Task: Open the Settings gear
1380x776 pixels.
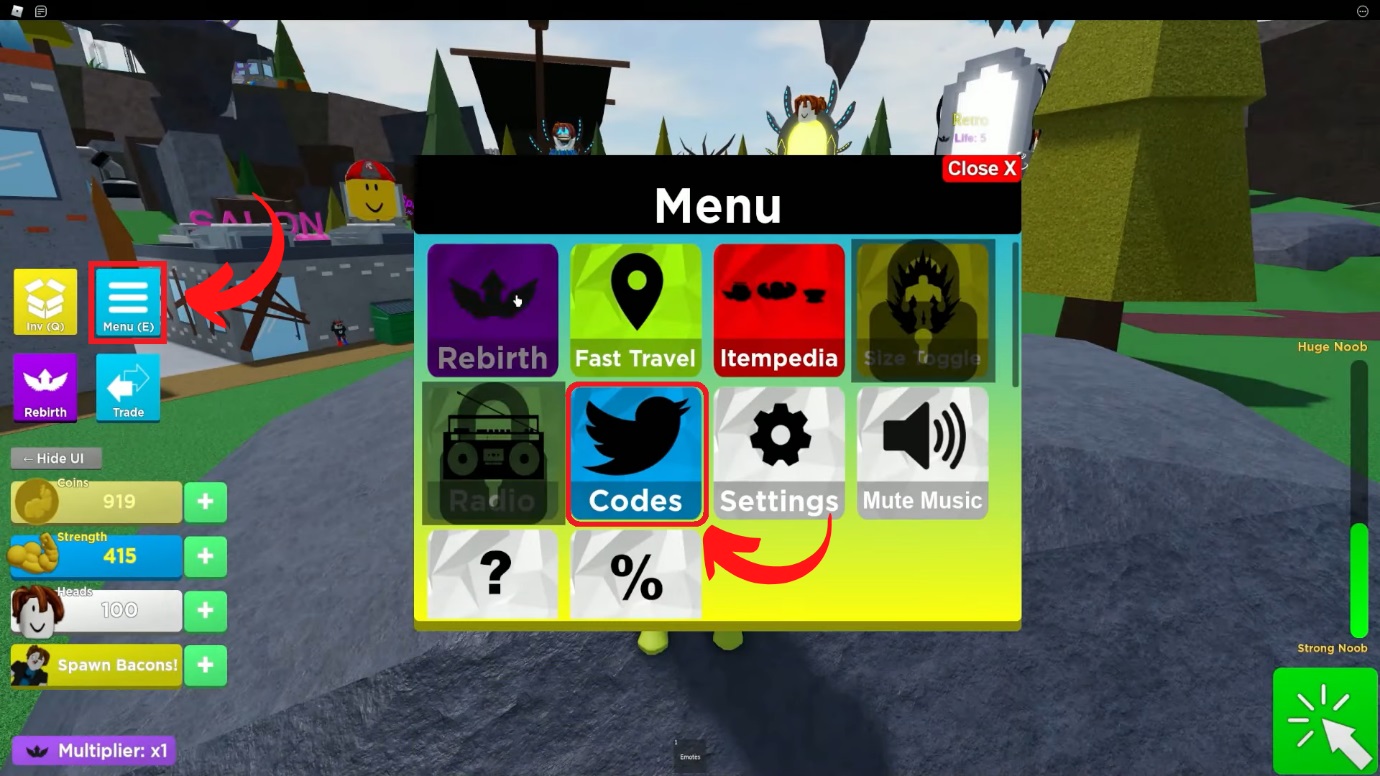Action: pyautogui.click(x=778, y=453)
